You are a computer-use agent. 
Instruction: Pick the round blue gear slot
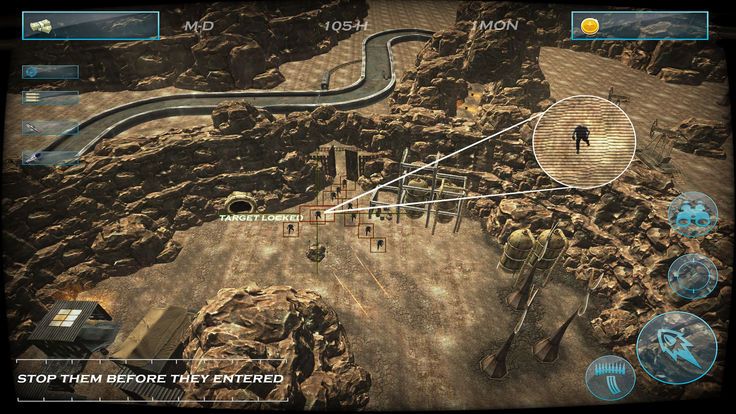point(50,72)
